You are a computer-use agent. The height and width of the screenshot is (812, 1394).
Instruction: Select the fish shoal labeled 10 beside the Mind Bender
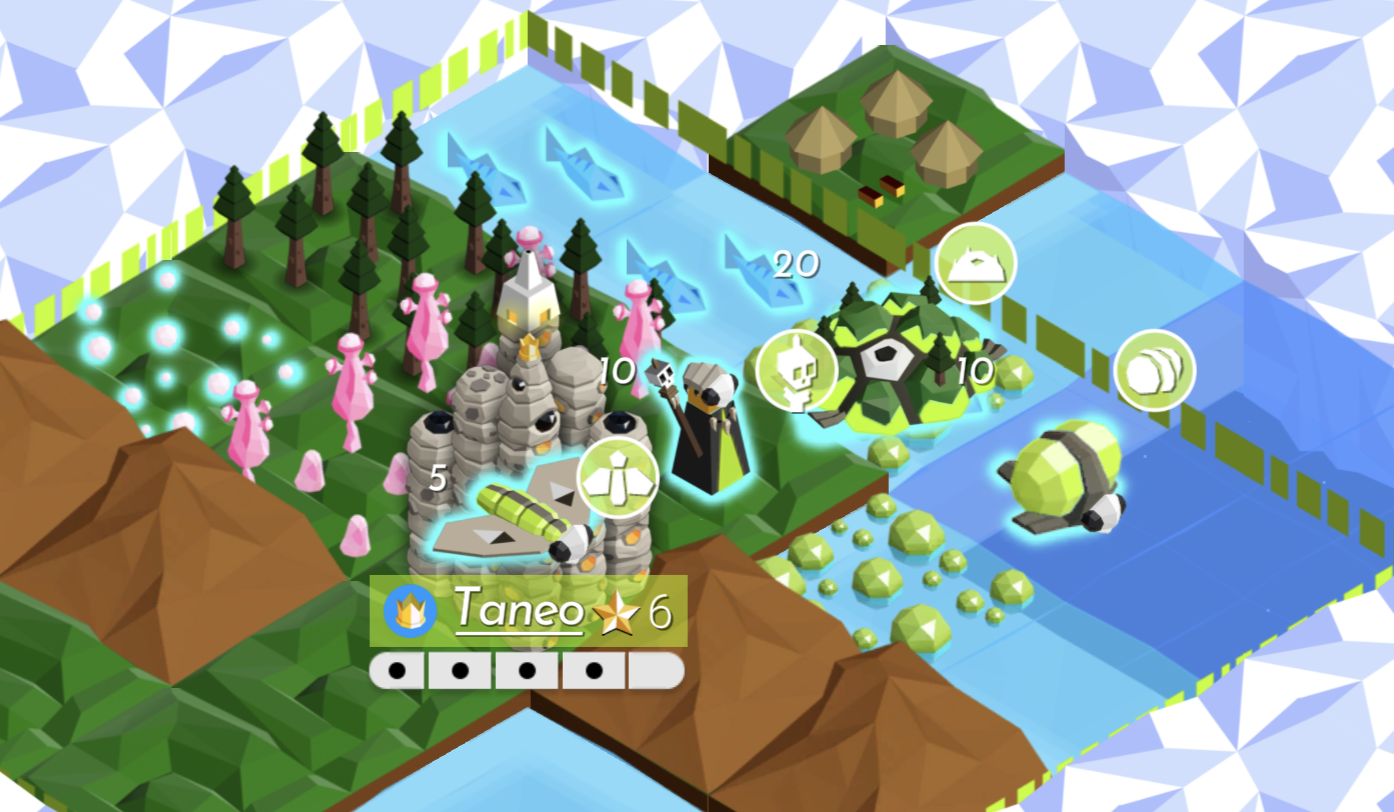[620, 370]
